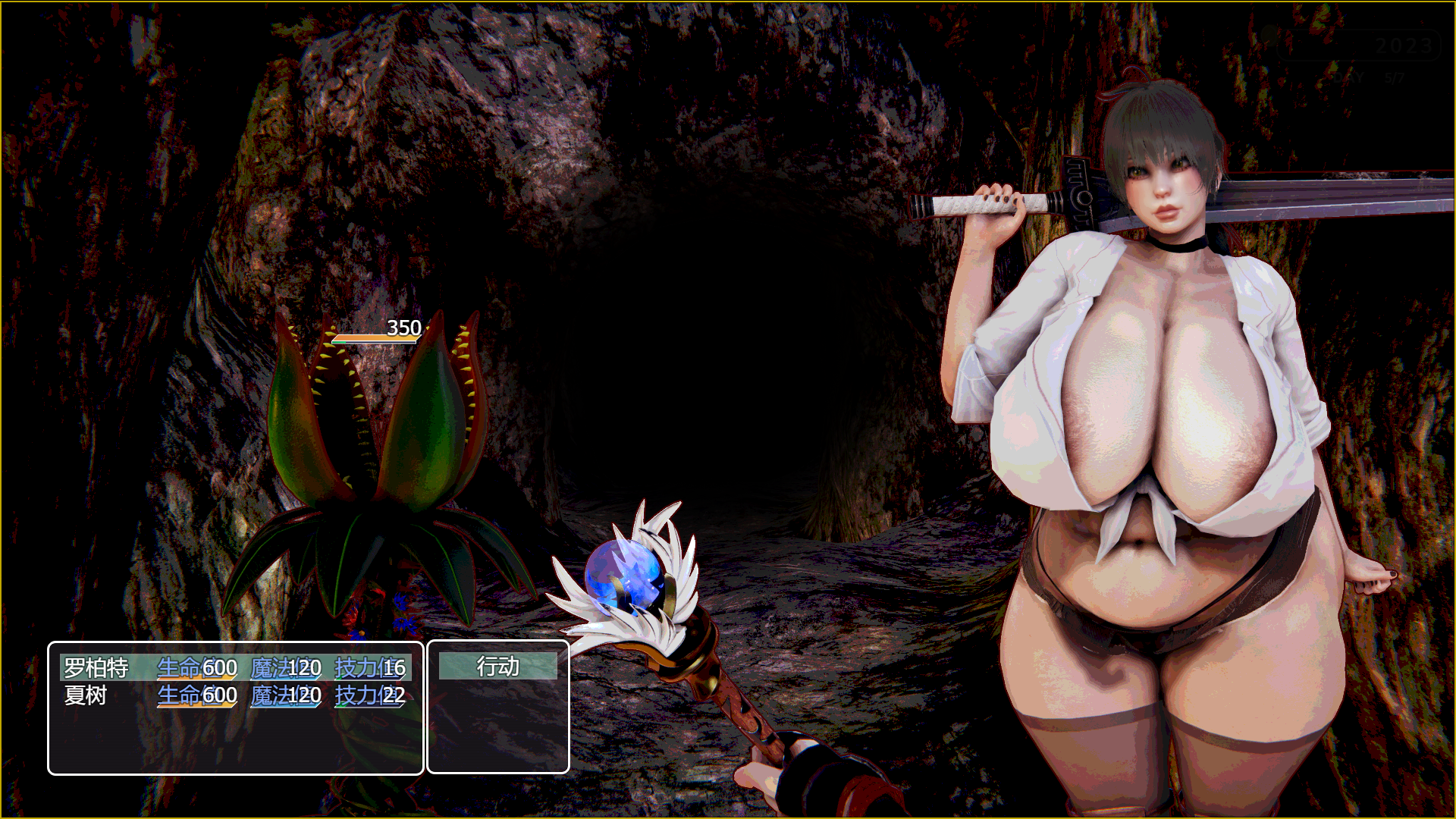Select party member 夏树 row
The image size is (1456, 819).
point(235,695)
